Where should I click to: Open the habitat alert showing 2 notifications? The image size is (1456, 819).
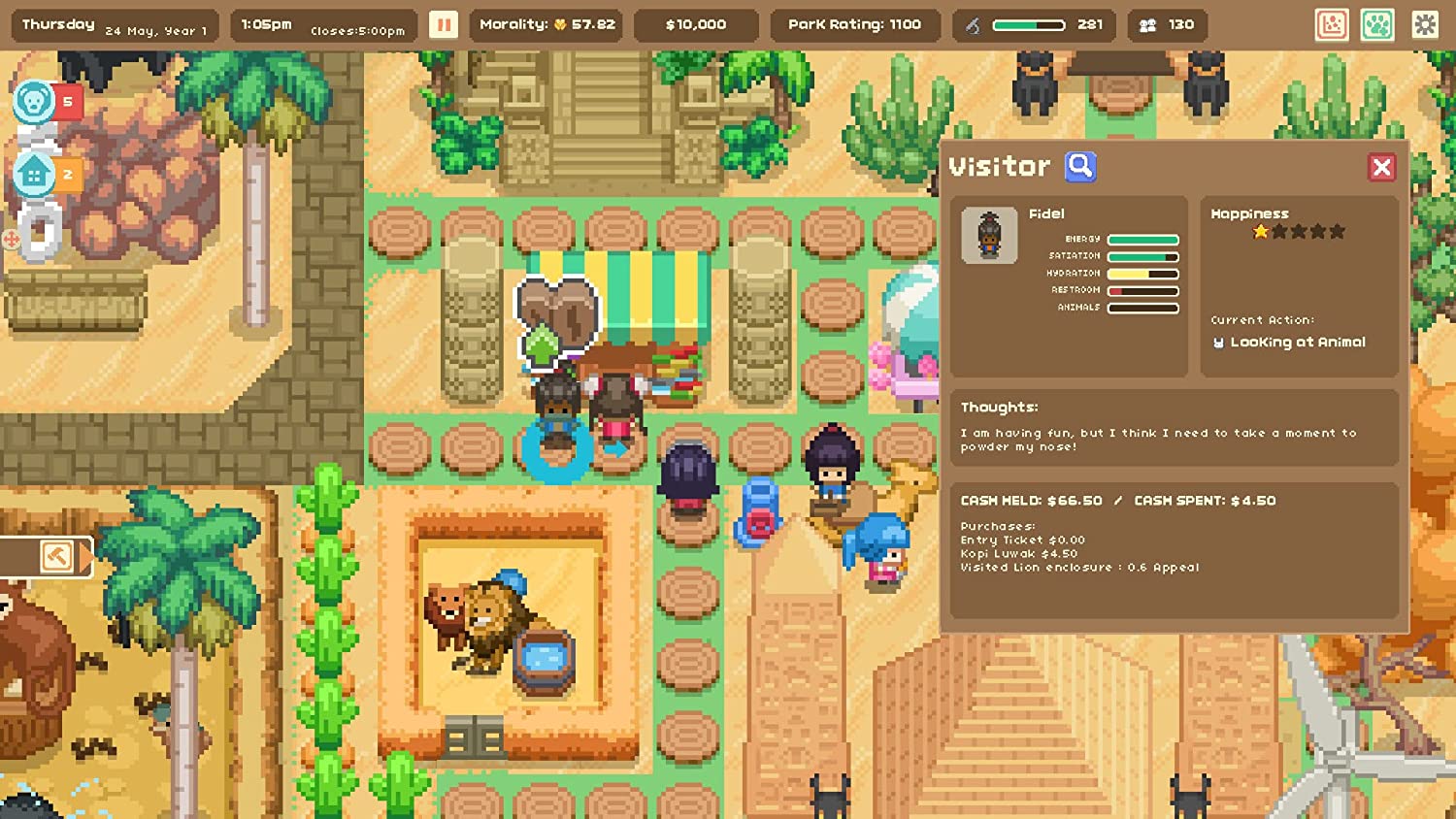pos(35,173)
